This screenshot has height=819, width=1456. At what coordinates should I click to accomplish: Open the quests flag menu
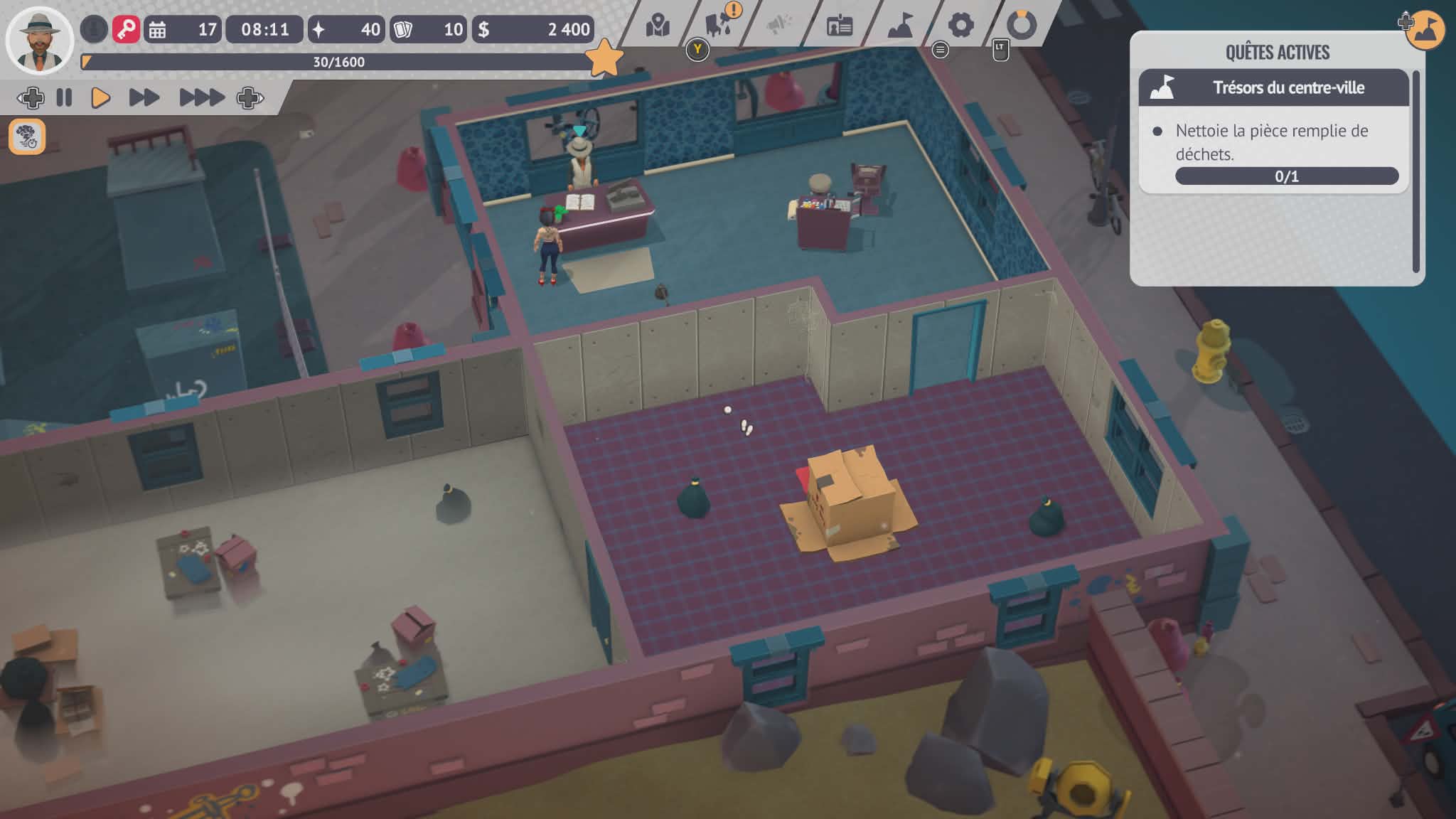coord(900,26)
